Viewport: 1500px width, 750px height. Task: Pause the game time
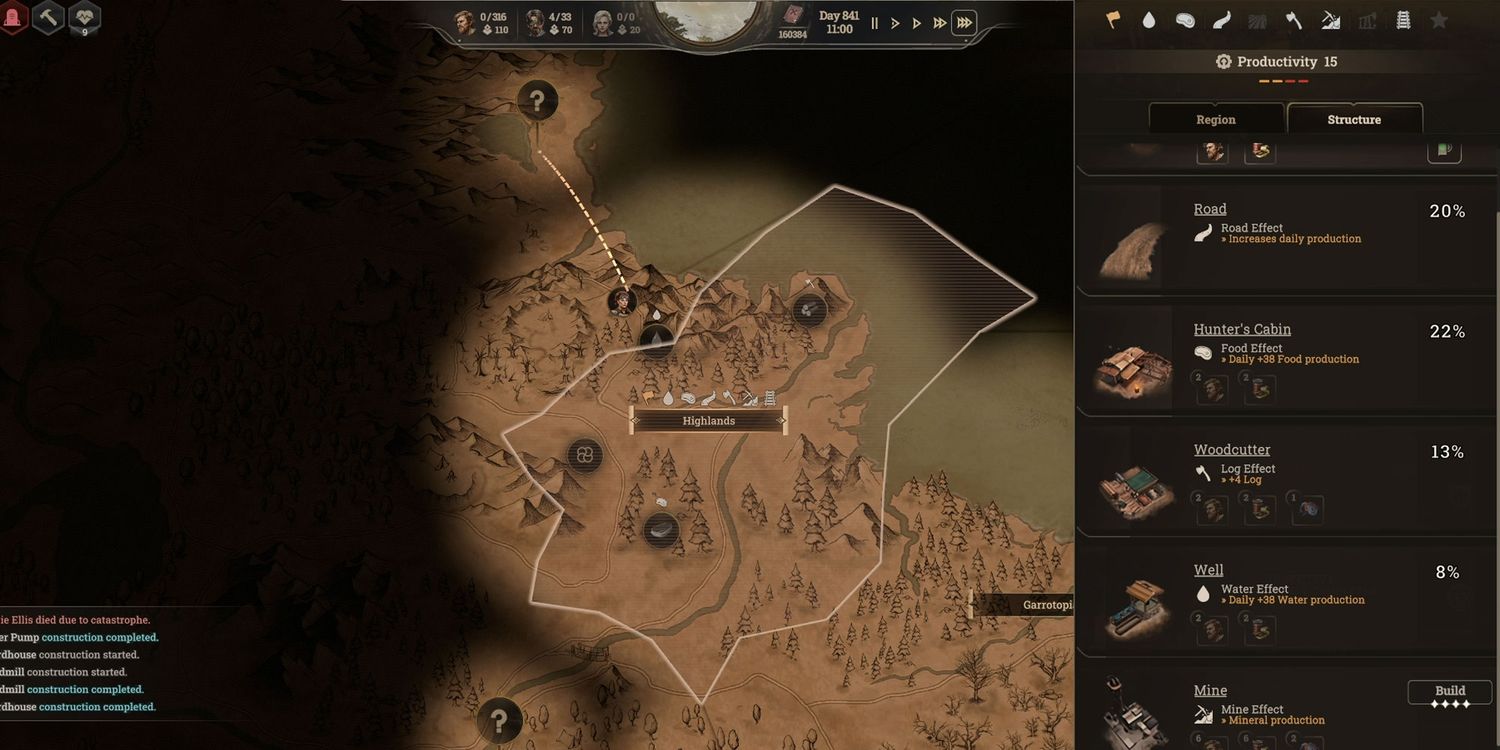(x=875, y=23)
